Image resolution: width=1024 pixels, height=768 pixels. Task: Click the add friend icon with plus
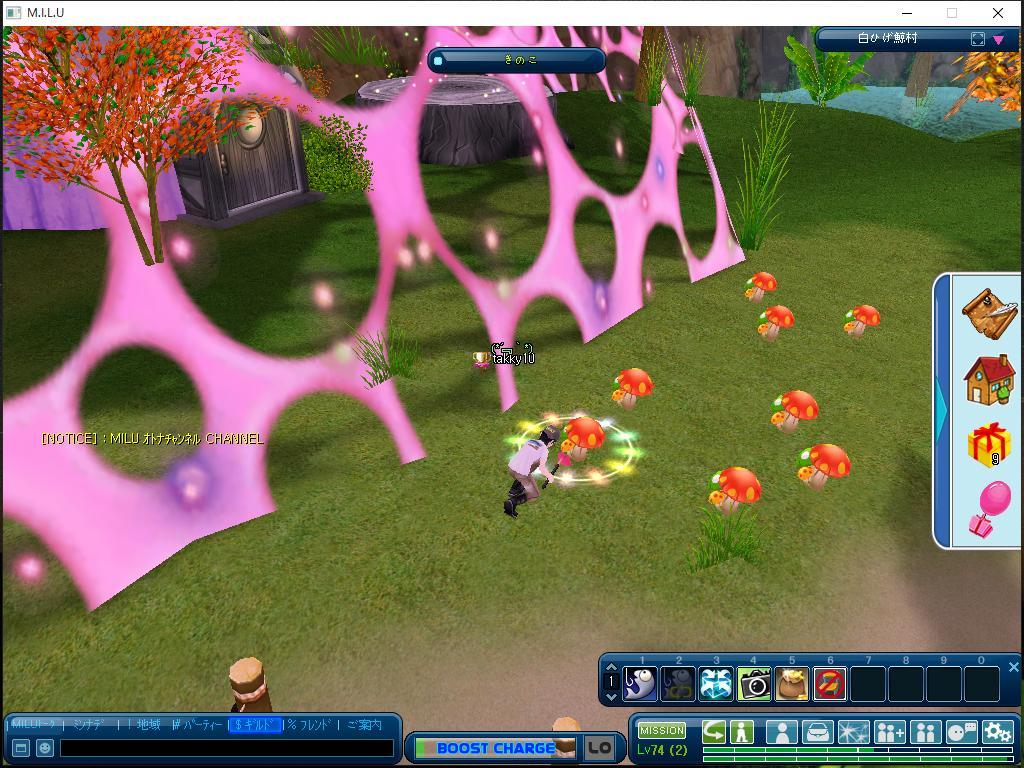coord(889,732)
